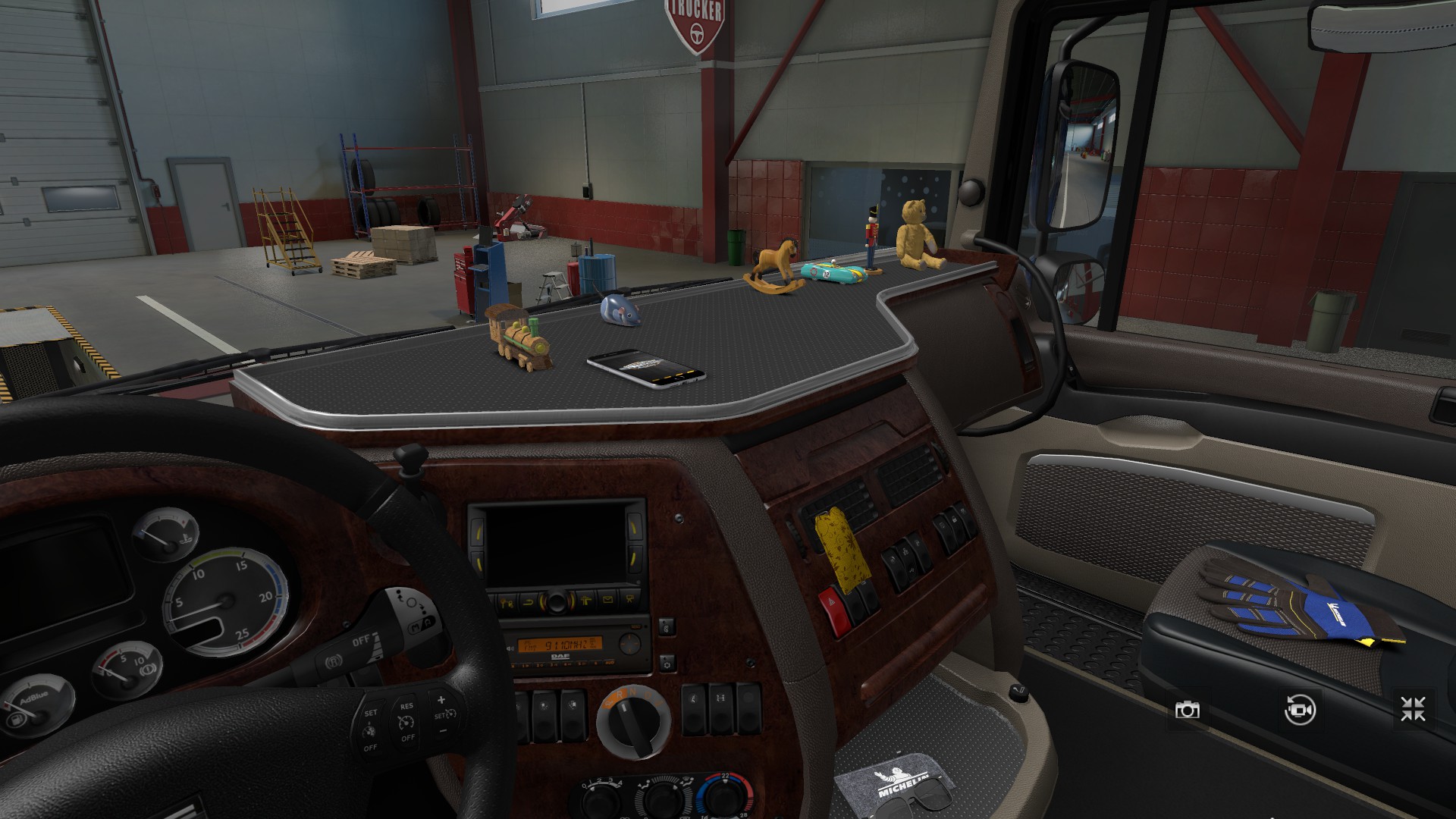Click the rotating camera view icon
Image resolution: width=1456 pixels, height=819 pixels.
(x=1300, y=710)
